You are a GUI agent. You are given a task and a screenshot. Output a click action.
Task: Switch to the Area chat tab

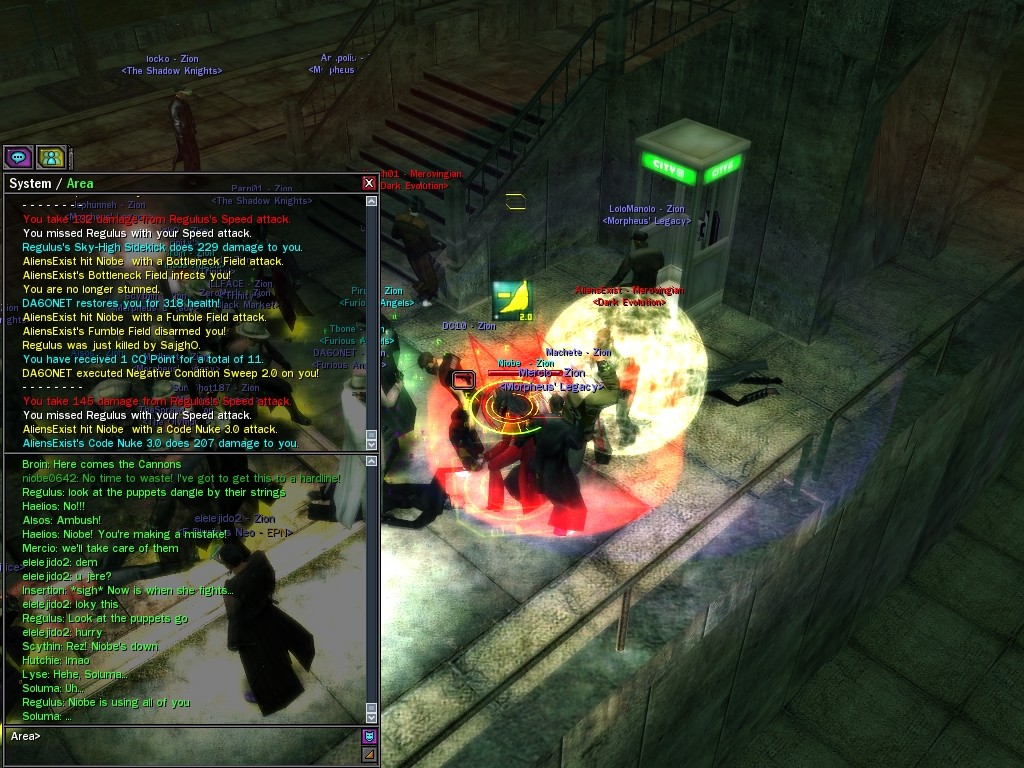80,183
